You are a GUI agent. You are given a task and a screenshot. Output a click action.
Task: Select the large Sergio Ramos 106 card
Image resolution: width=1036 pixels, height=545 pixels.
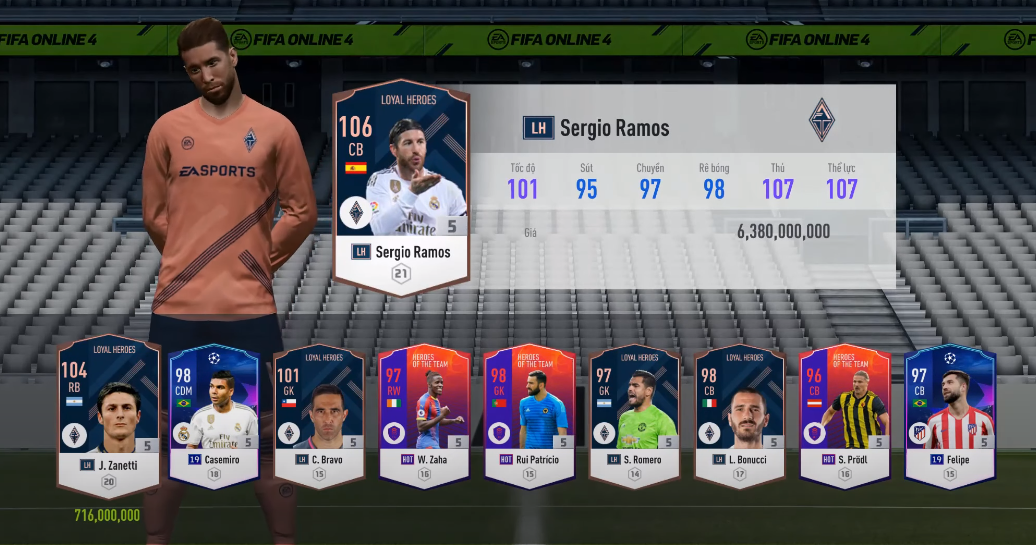[401, 187]
